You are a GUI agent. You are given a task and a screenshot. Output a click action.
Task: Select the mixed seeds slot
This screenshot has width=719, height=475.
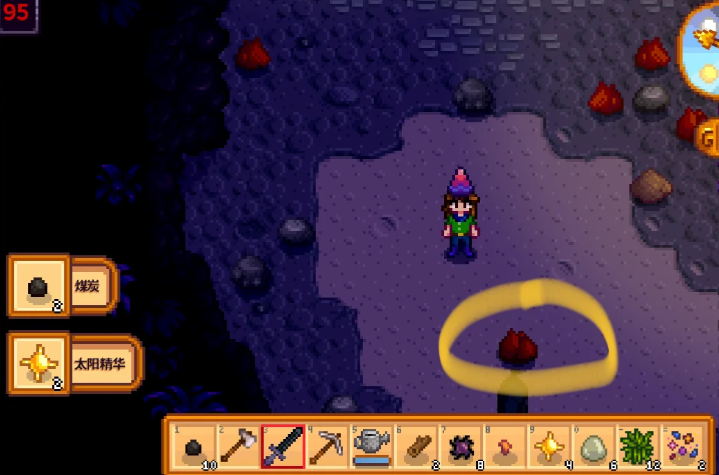679,446
